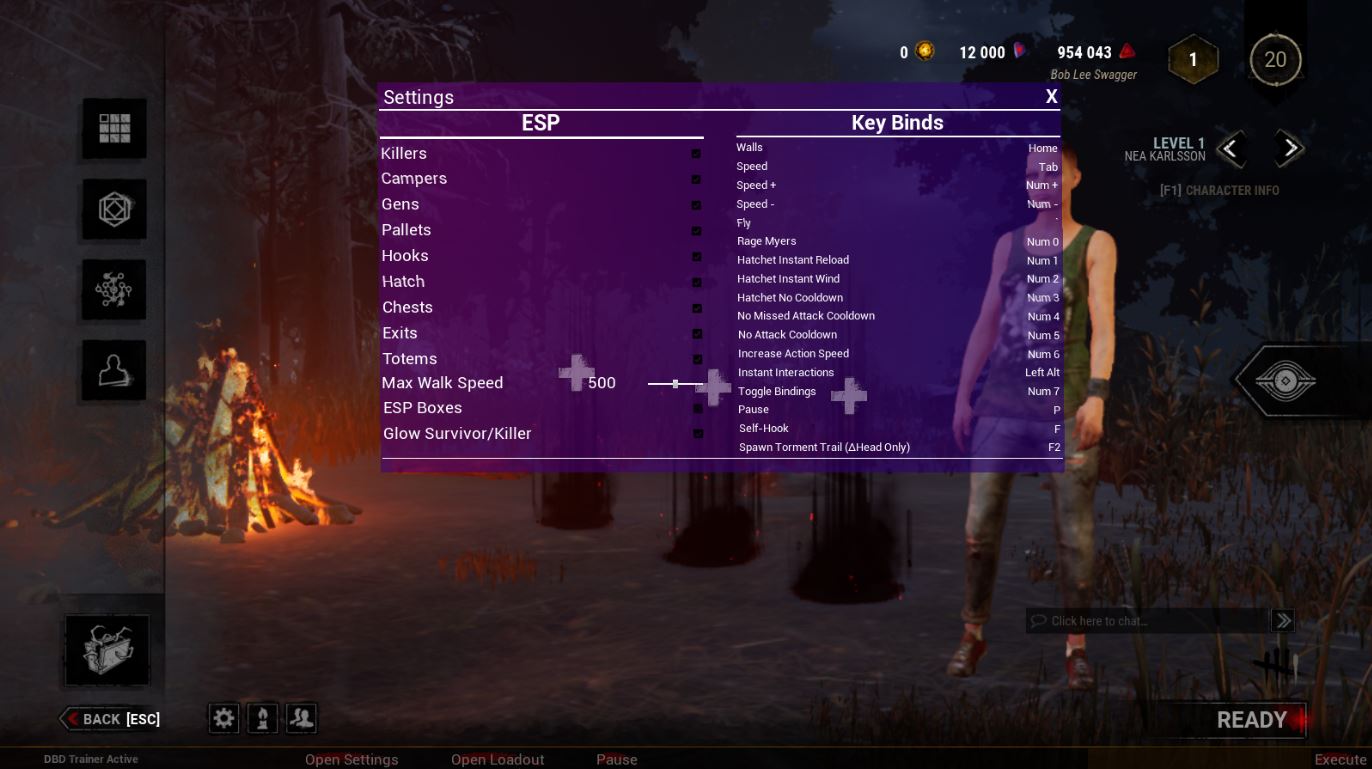The width and height of the screenshot is (1372, 769).
Task: Disable the Totems ESP checkbox
Action: click(x=697, y=359)
